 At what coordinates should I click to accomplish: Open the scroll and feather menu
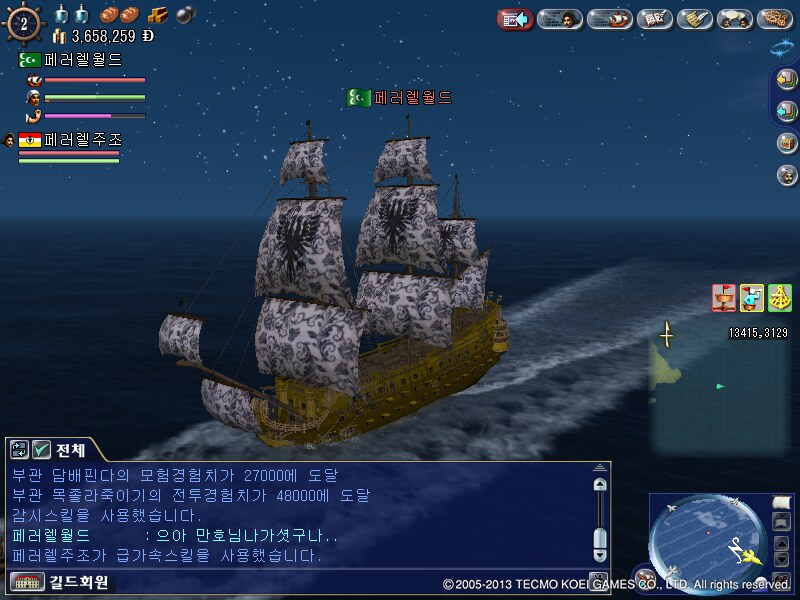tap(696, 19)
